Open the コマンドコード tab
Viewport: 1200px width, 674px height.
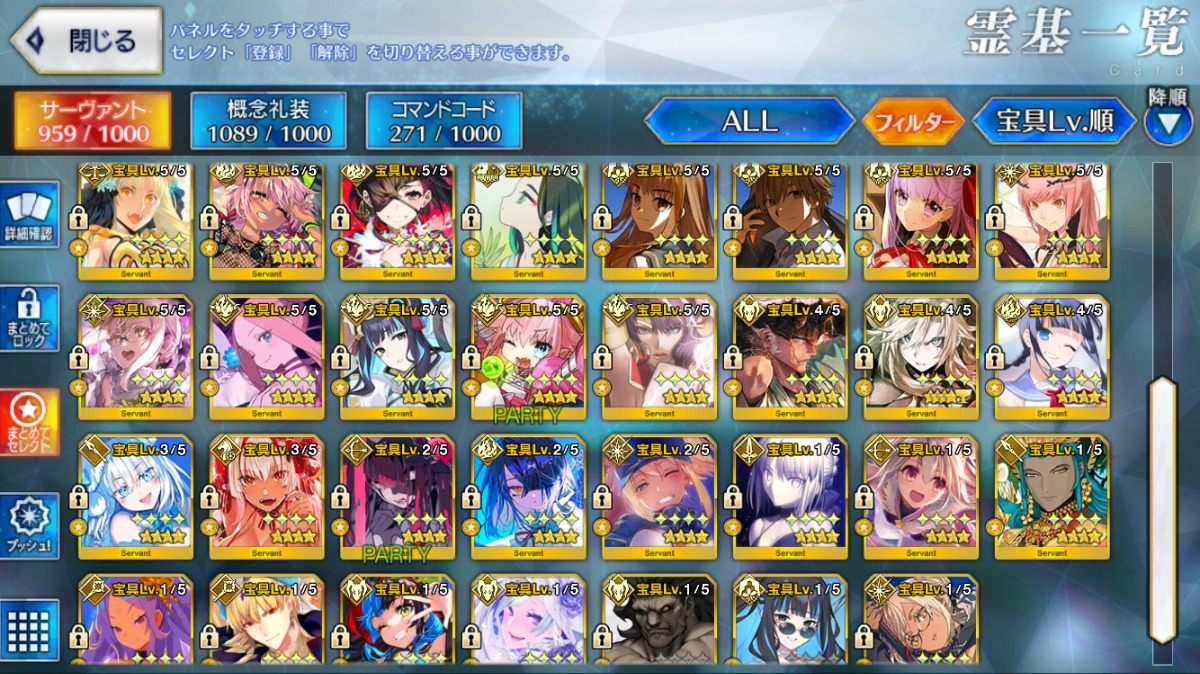click(x=444, y=121)
